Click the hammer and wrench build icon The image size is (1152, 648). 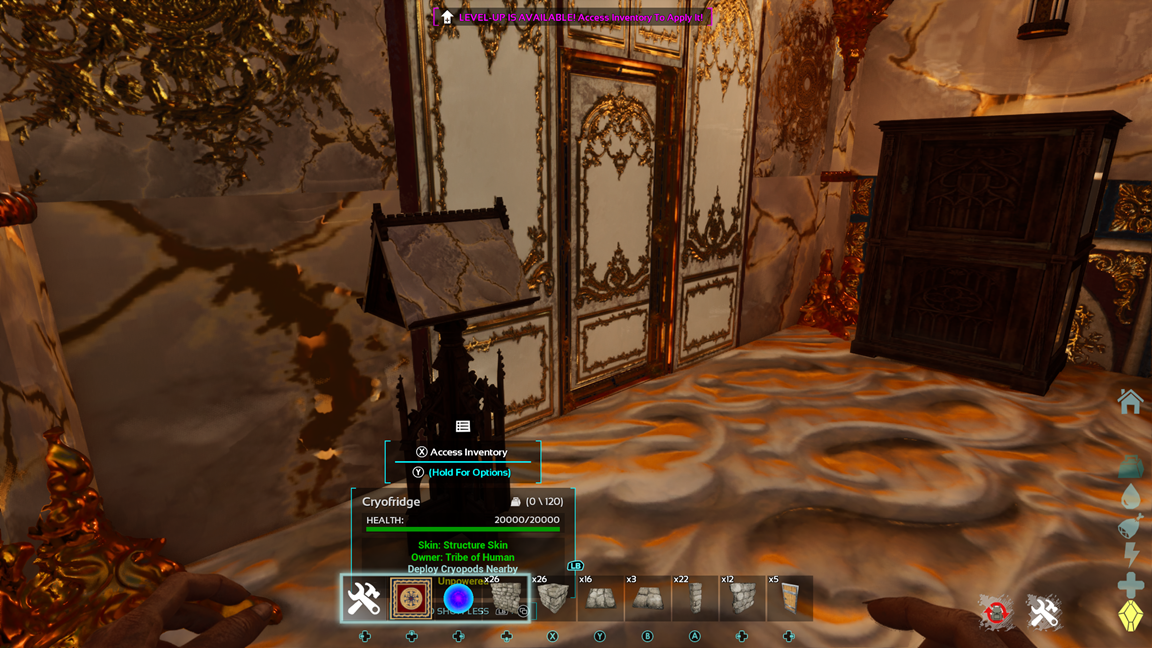click(x=1043, y=613)
